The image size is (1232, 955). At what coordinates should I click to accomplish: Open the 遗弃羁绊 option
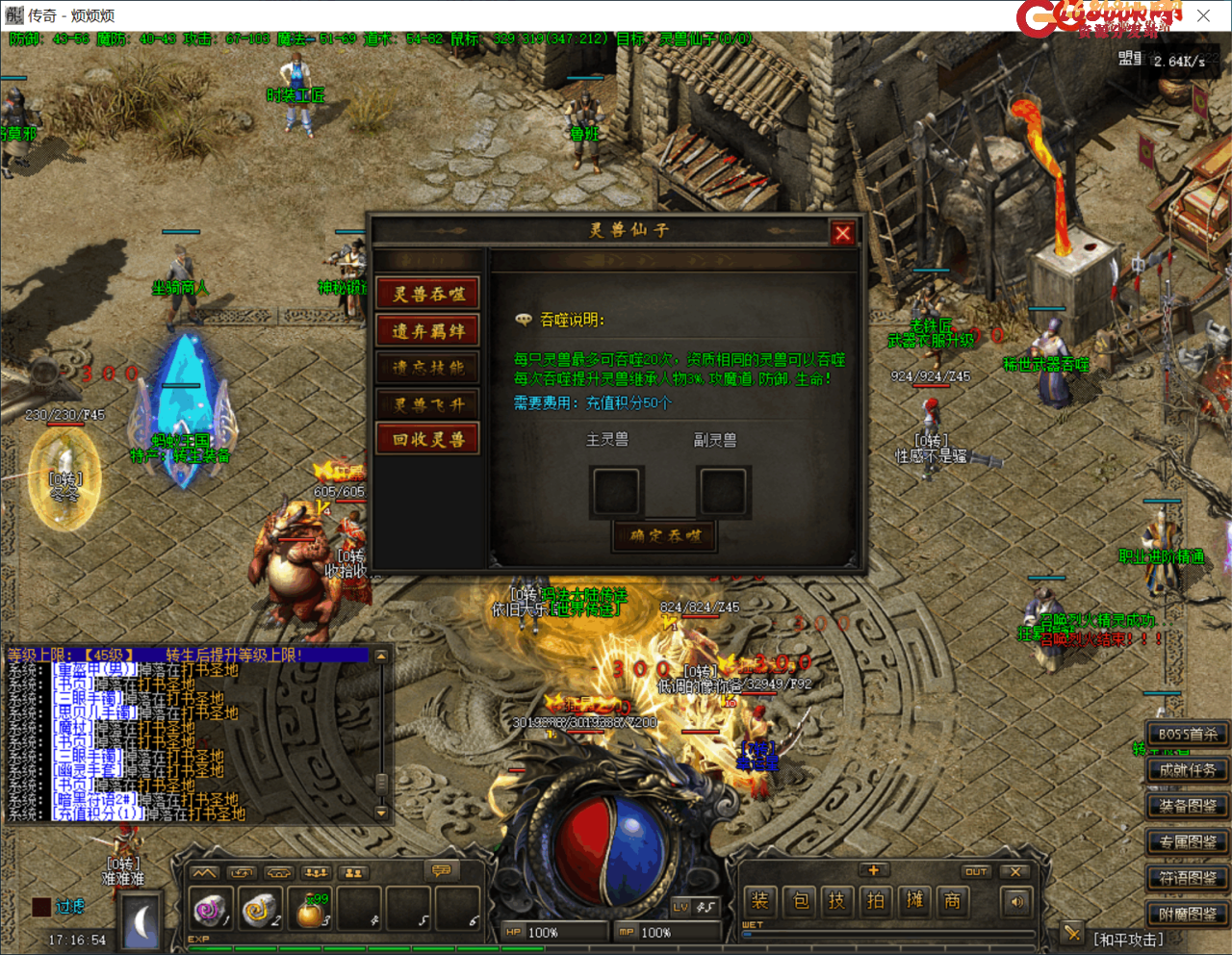pyautogui.click(x=428, y=331)
